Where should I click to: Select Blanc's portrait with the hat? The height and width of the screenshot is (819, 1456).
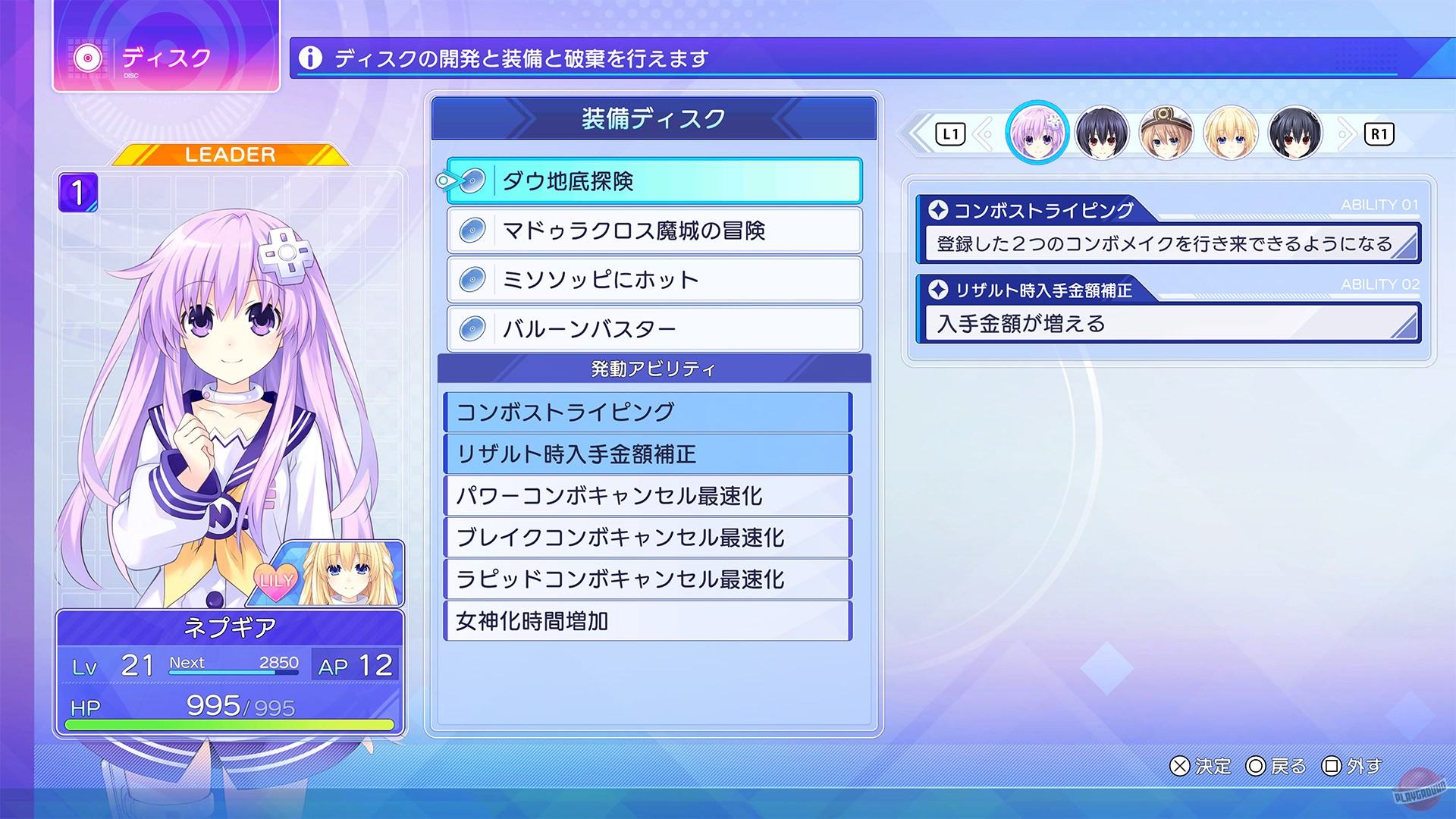tap(1166, 133)
